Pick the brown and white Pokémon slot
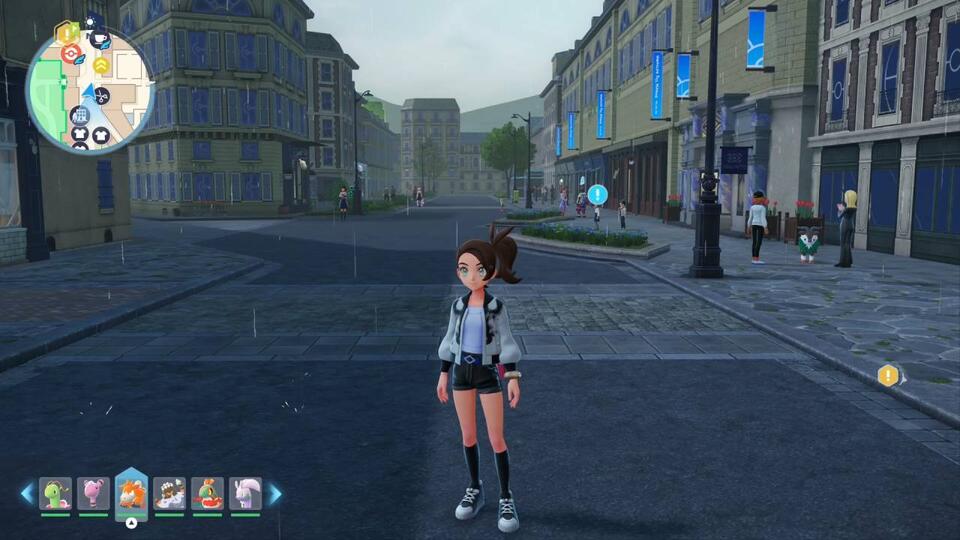 pyautogui.click(x=169, y=493)
